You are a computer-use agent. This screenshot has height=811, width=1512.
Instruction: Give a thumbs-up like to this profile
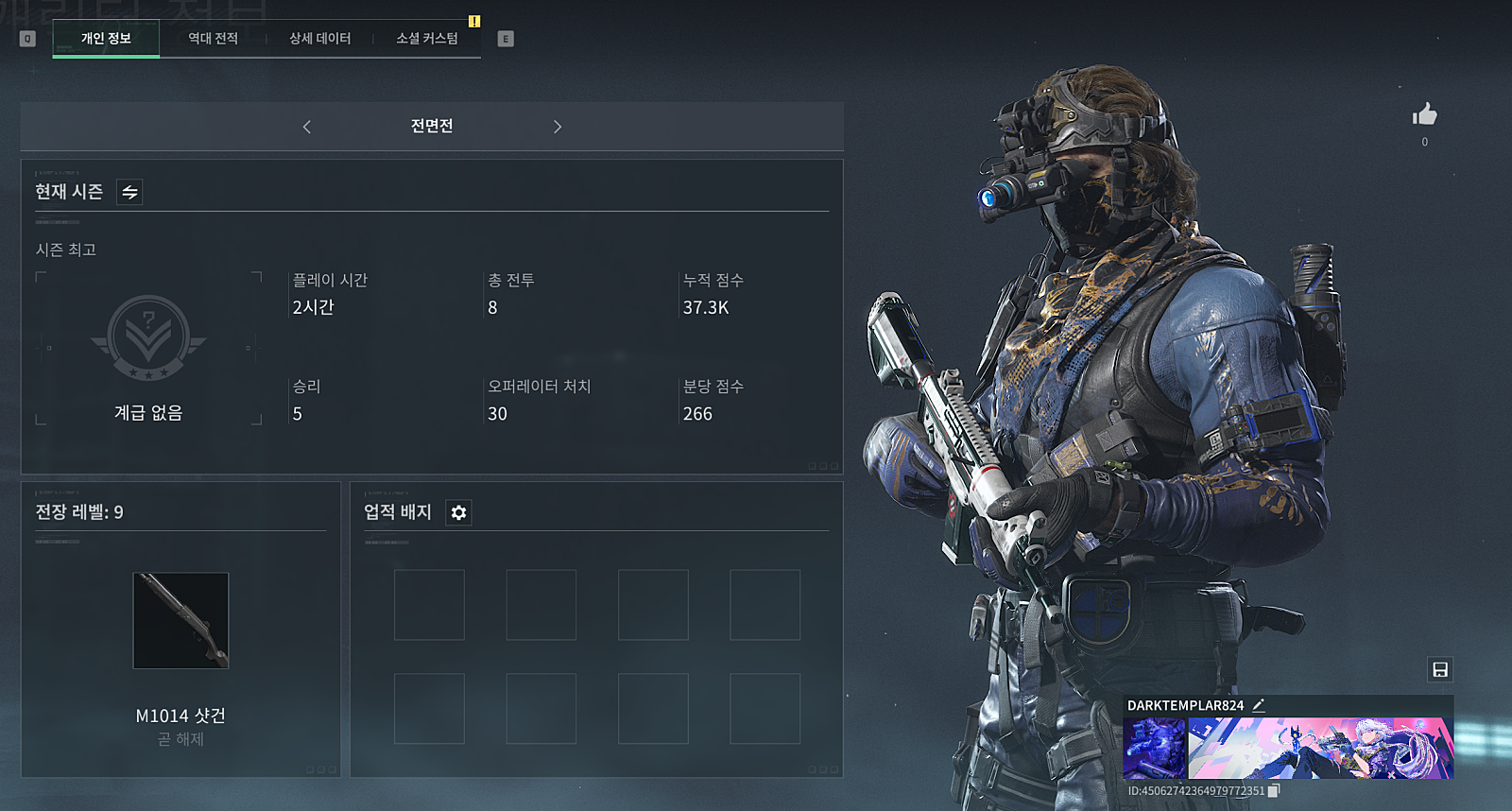pos(1424,115)
